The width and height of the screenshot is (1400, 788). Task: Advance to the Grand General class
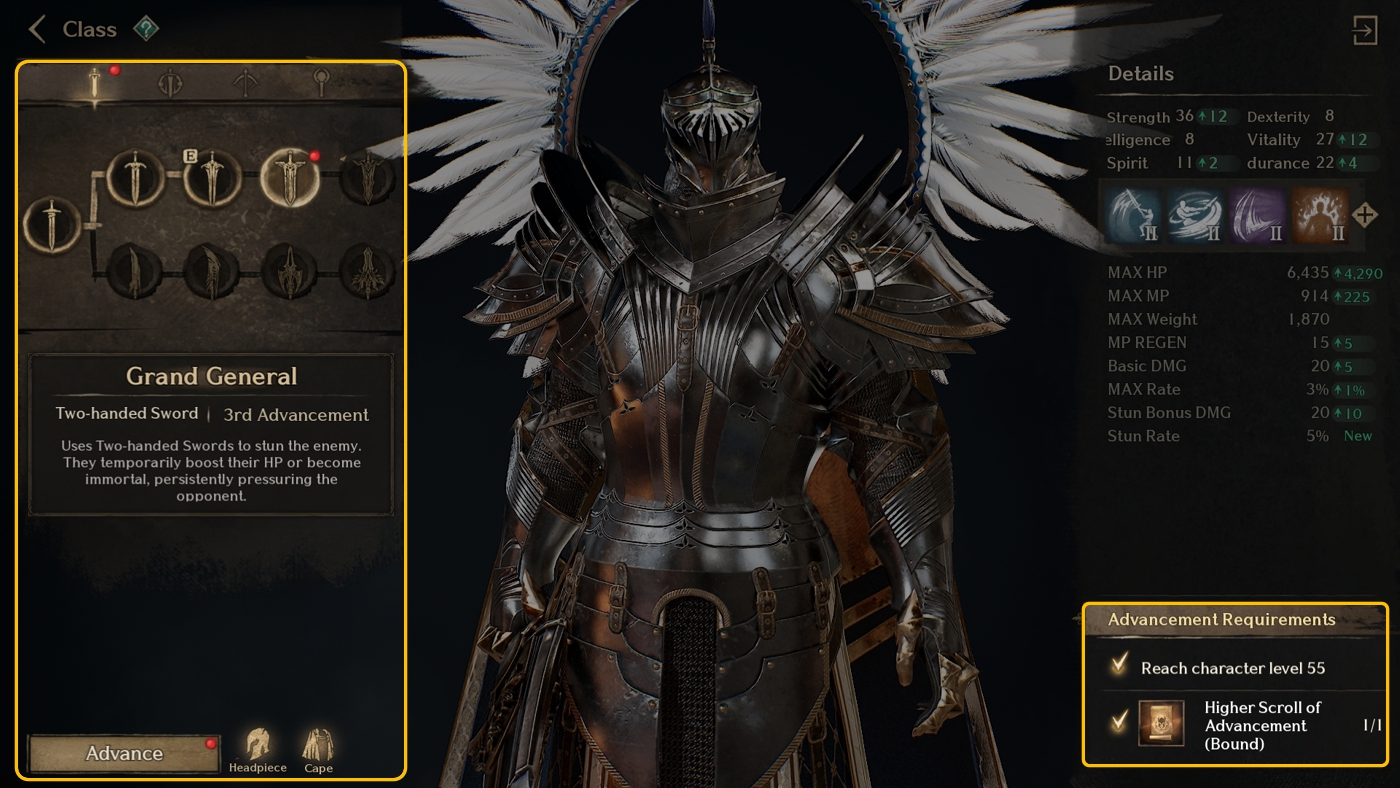tap(124, 754)
